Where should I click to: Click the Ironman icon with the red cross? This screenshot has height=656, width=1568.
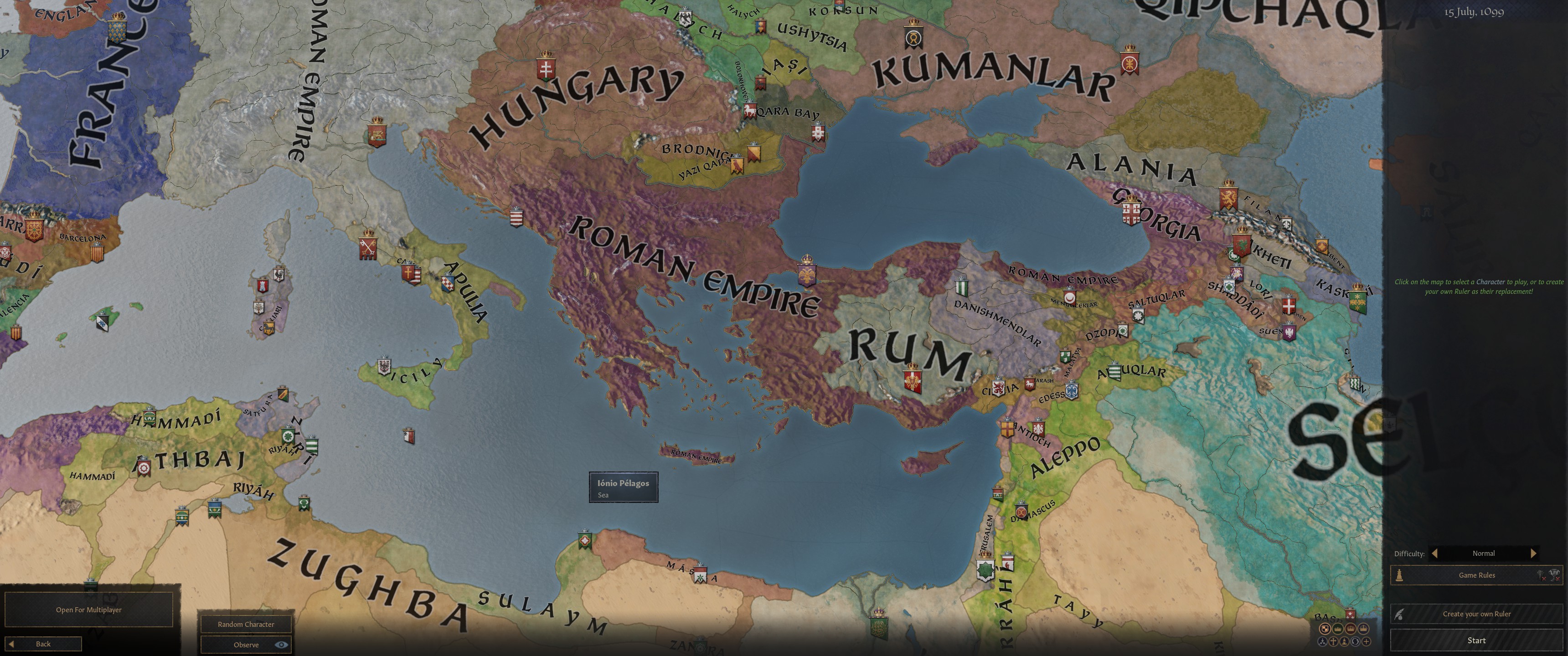1540,576
